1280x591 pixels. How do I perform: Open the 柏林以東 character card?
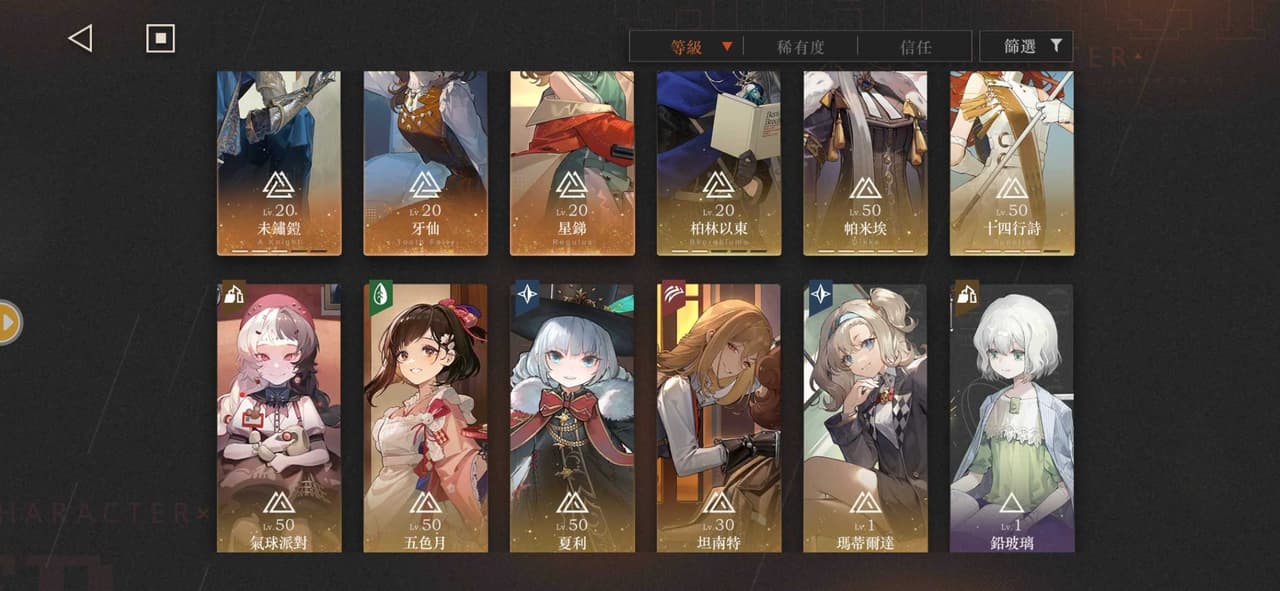pos(719,163)
